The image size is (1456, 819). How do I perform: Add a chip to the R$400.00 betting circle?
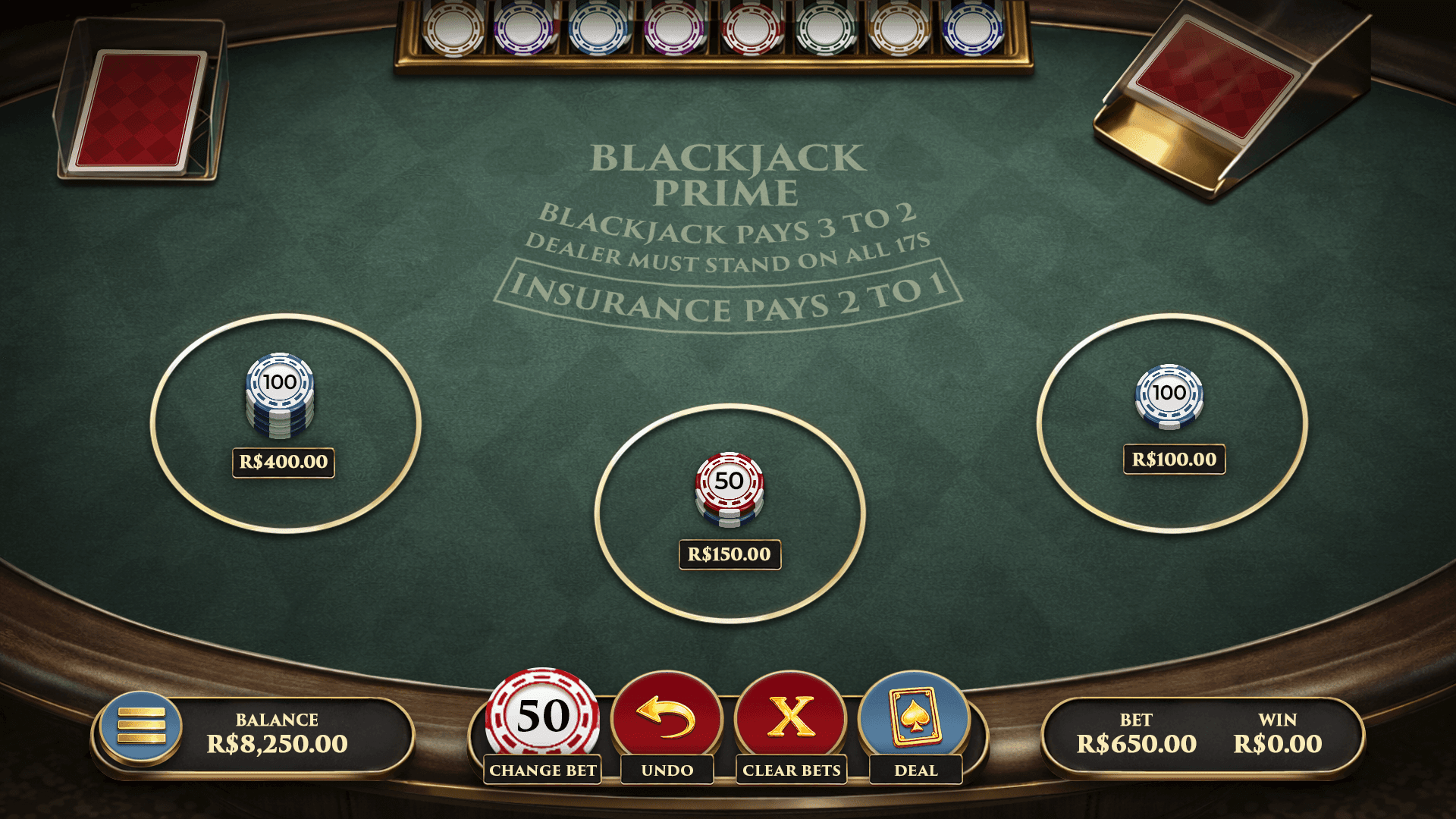[285, 423]
